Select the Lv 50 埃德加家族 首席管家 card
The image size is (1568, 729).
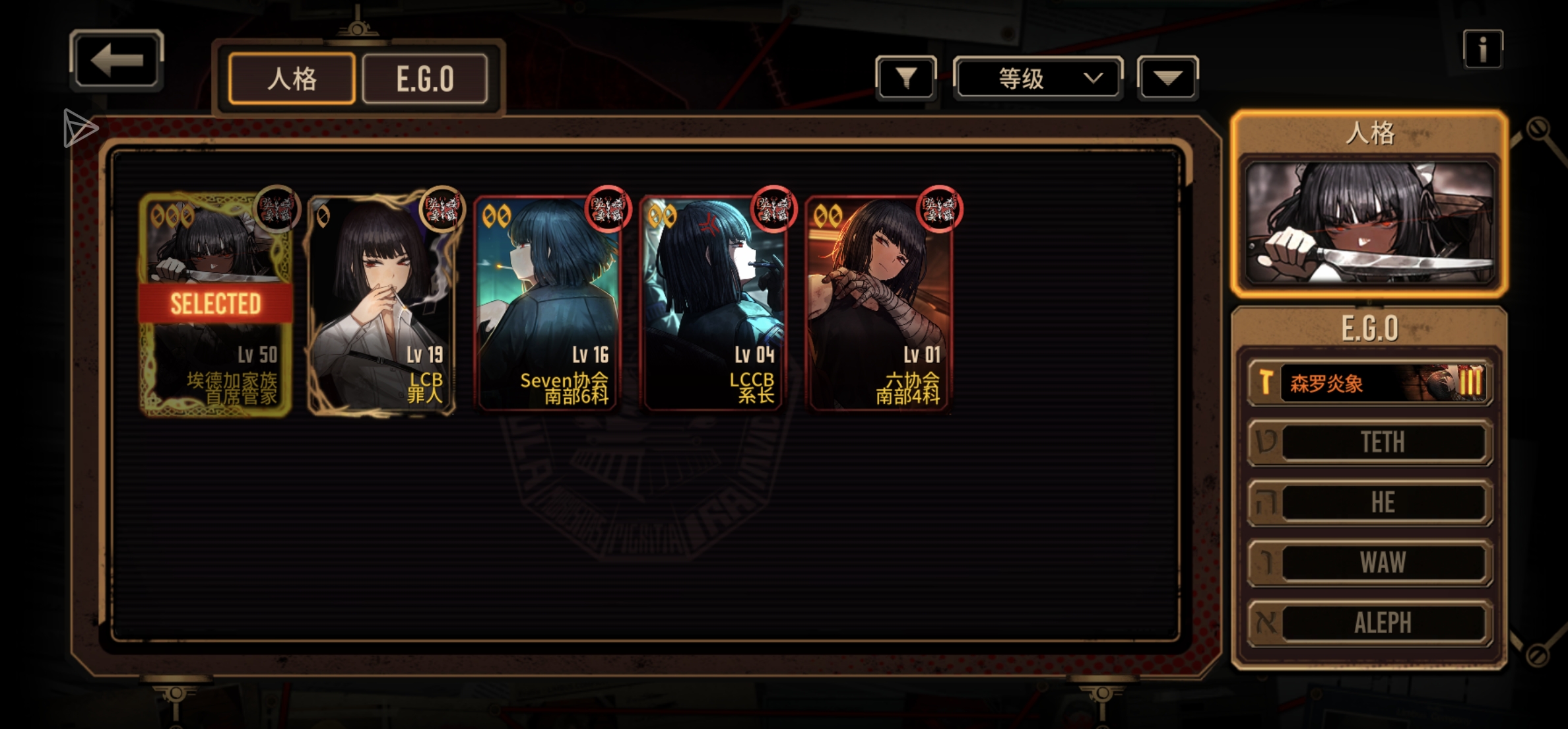(x=216, y=305)
